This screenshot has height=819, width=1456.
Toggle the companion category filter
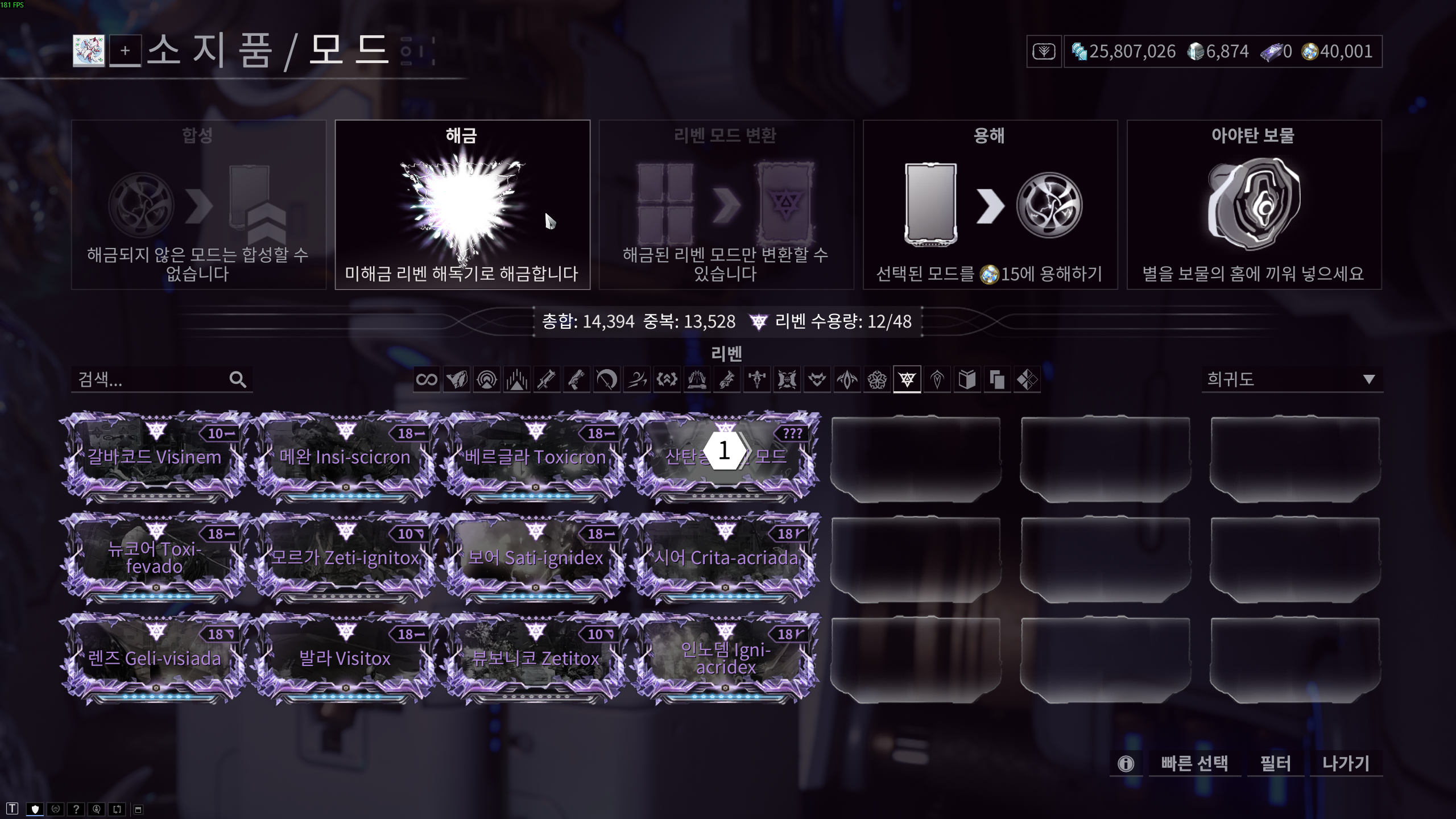[x=818, y=379]
